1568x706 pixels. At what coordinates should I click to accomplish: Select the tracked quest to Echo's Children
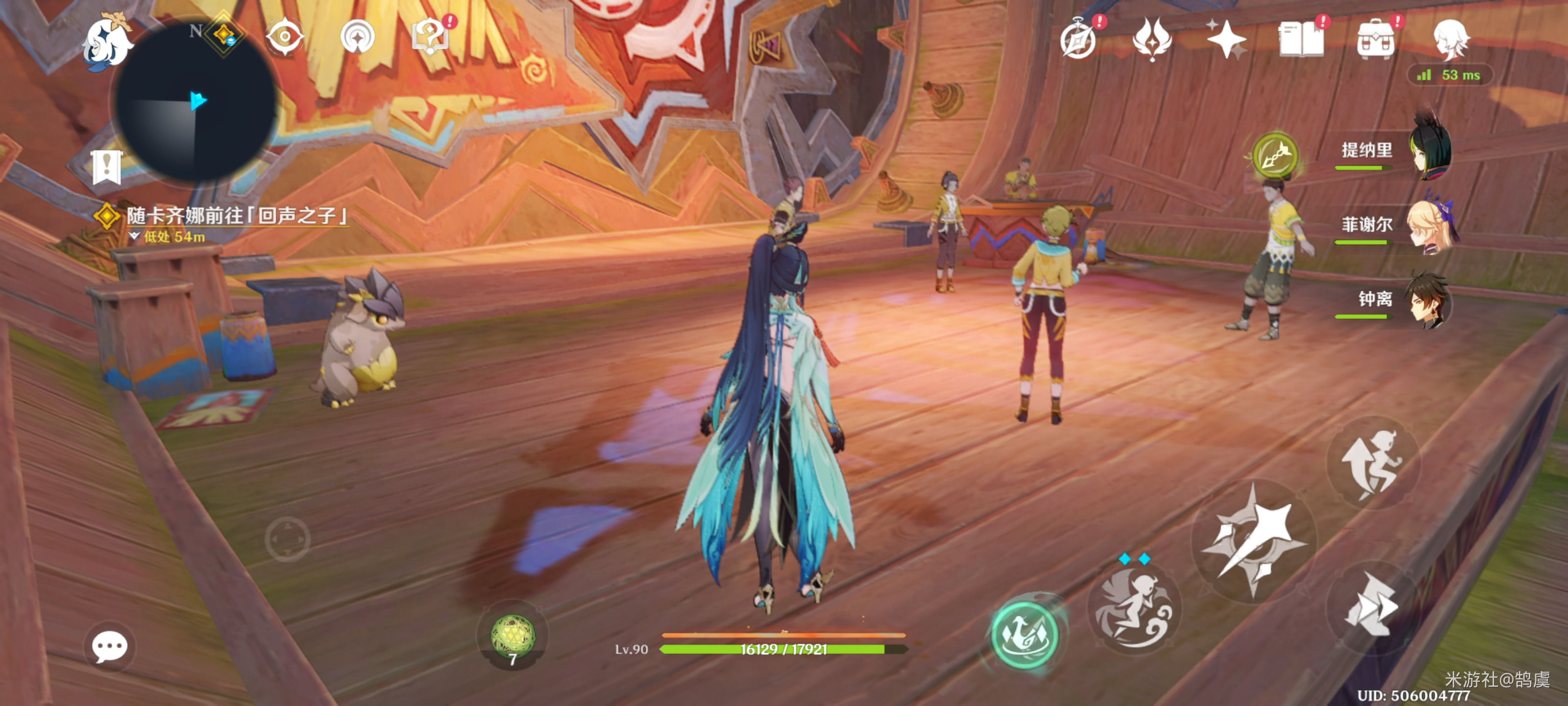pyautogui.click(x=236, y=216)
